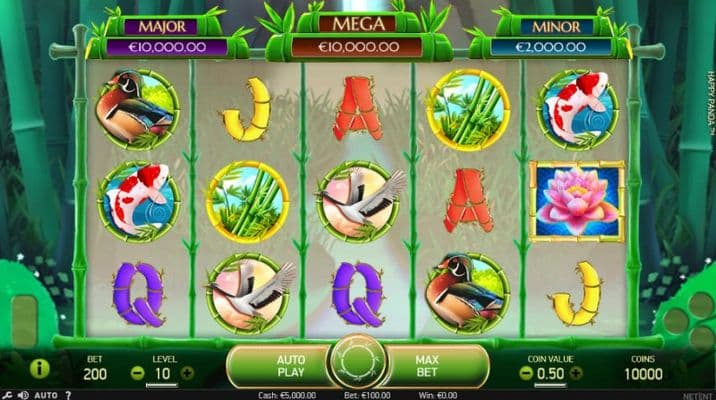This screenshot has width=716, height=400.
Task: Click the AUTO option in the bottom bar
Action: 45,395
